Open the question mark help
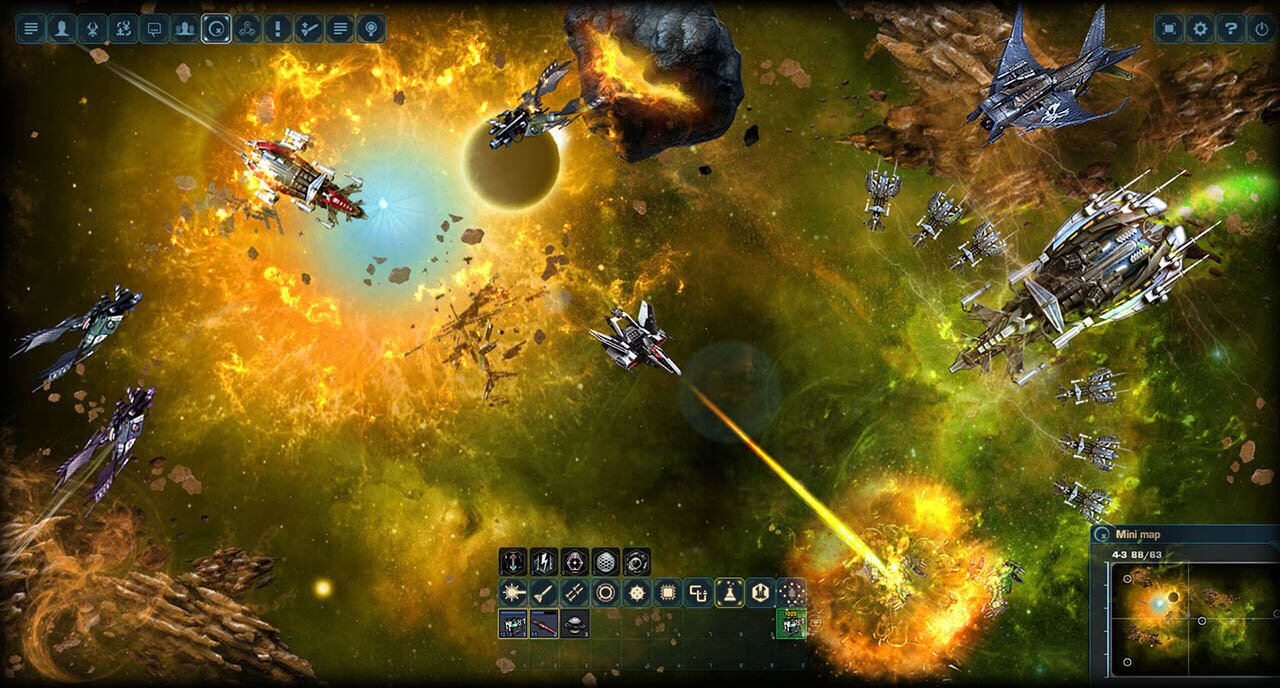This screenshot has width=1280, height=688. click(1231, 28)
